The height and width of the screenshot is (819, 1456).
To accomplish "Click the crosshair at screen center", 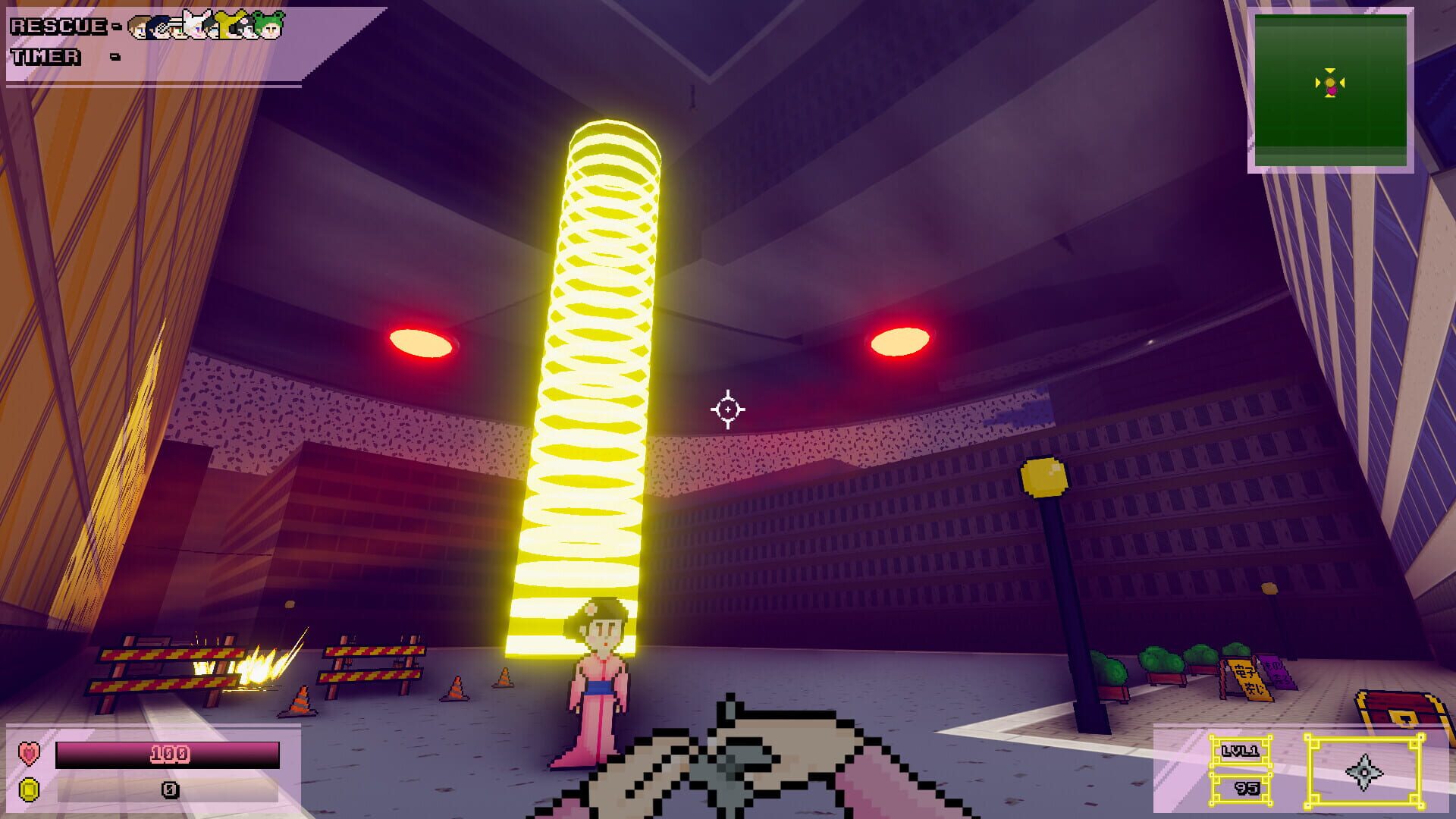I will pyautogui.click(x=728, y=408).
